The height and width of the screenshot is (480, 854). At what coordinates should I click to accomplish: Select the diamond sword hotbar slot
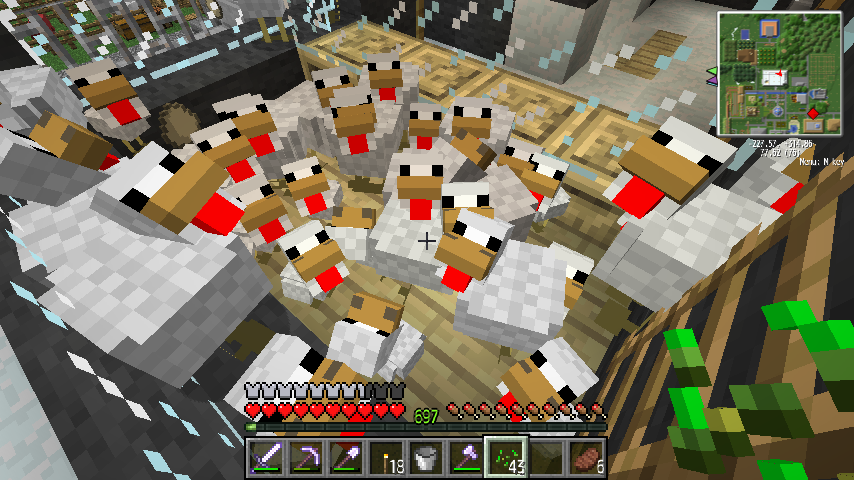(264, 457)
